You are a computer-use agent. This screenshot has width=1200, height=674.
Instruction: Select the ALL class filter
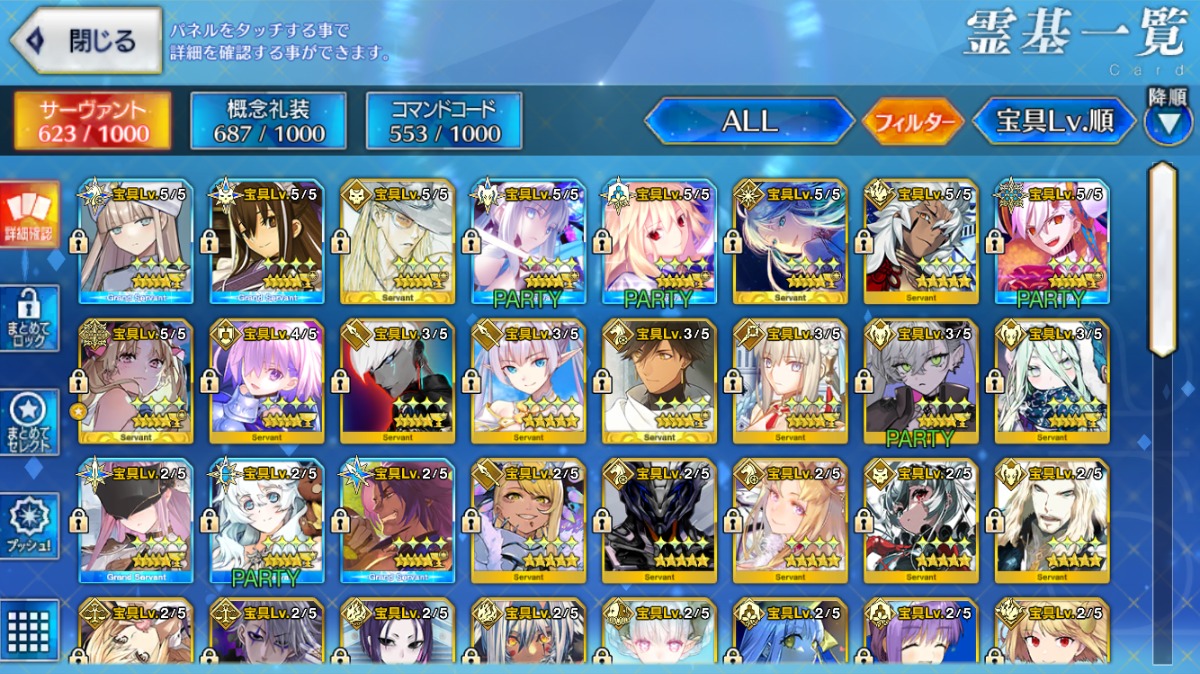pos(749,122)
